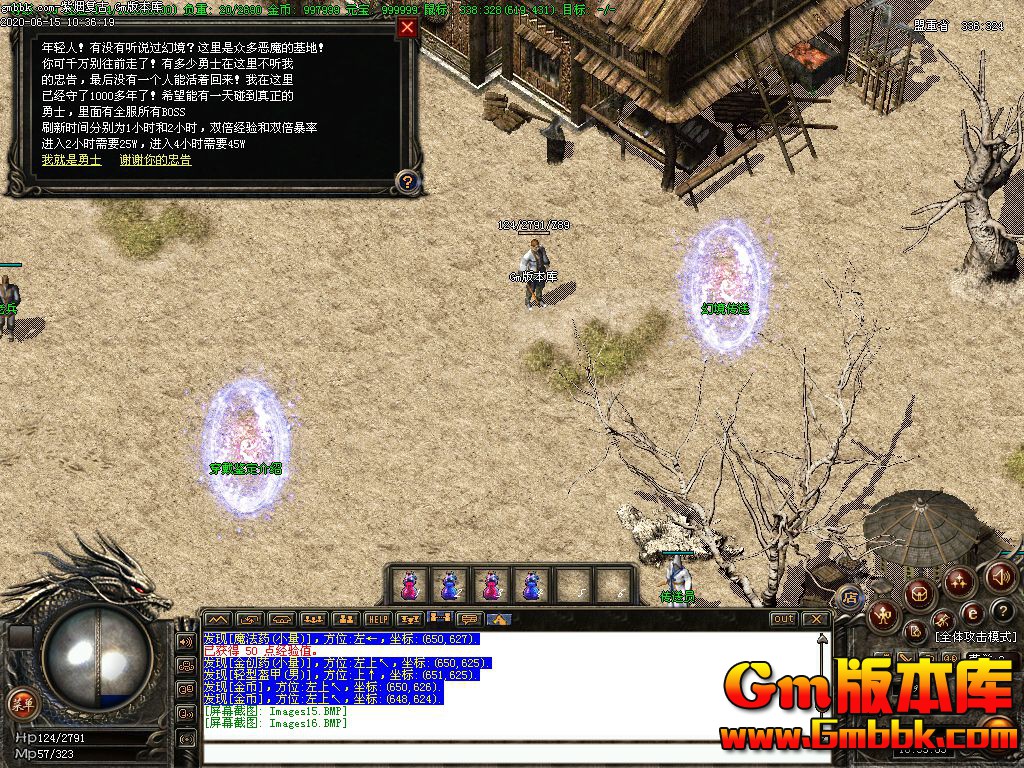1024x768 pixels.
Task: Click the sparkle stars skills icon
Action: pos(959,581)
